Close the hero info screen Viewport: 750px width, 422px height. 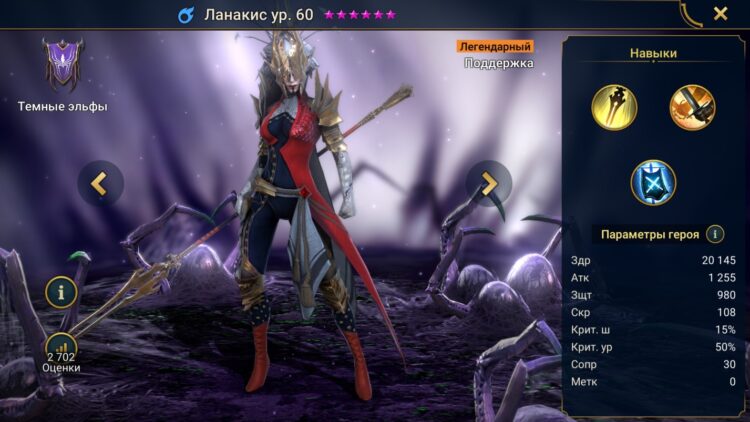coord(720,14)
